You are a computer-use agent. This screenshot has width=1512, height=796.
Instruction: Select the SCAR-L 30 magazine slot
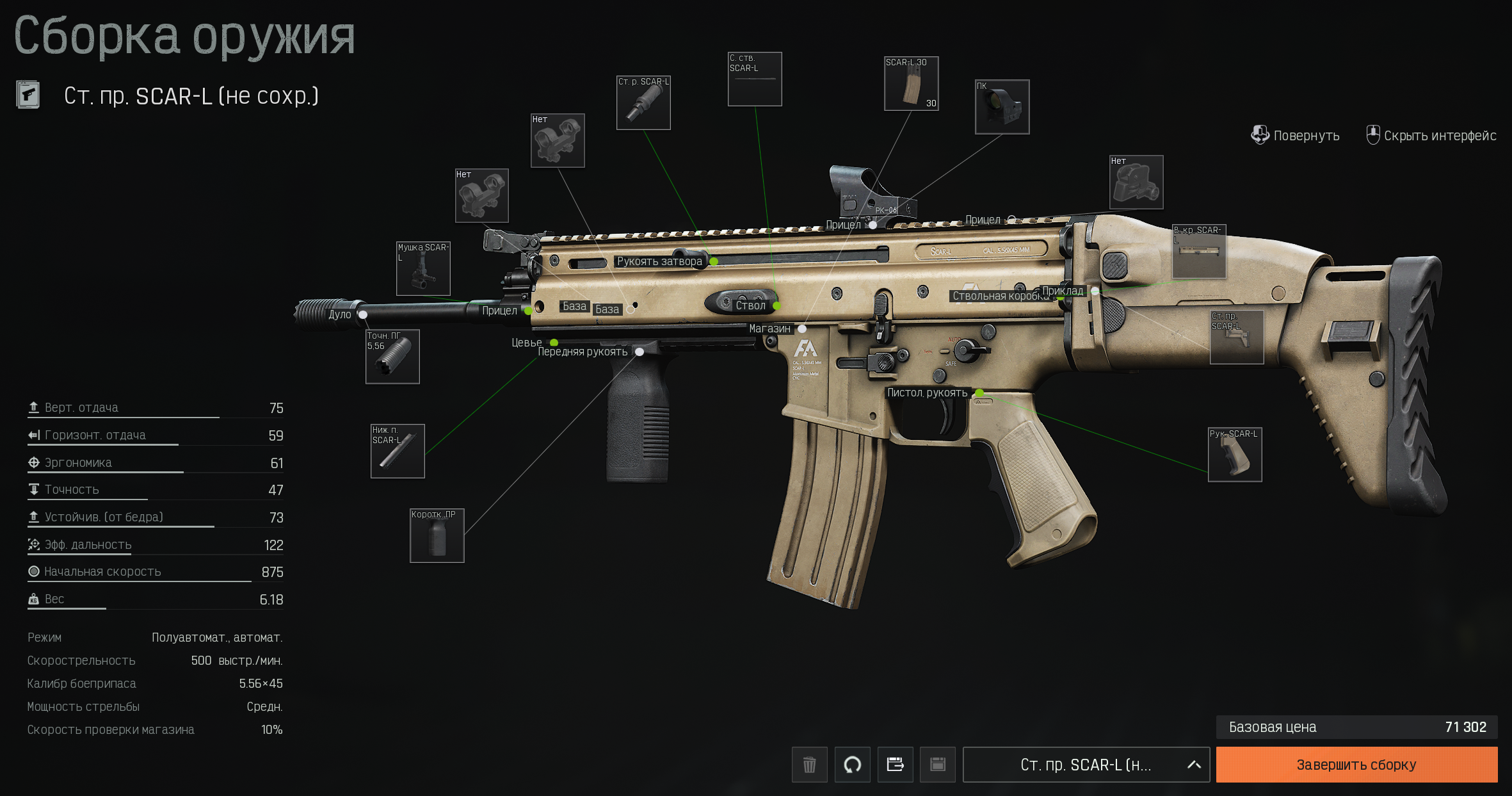click(911, 84)
